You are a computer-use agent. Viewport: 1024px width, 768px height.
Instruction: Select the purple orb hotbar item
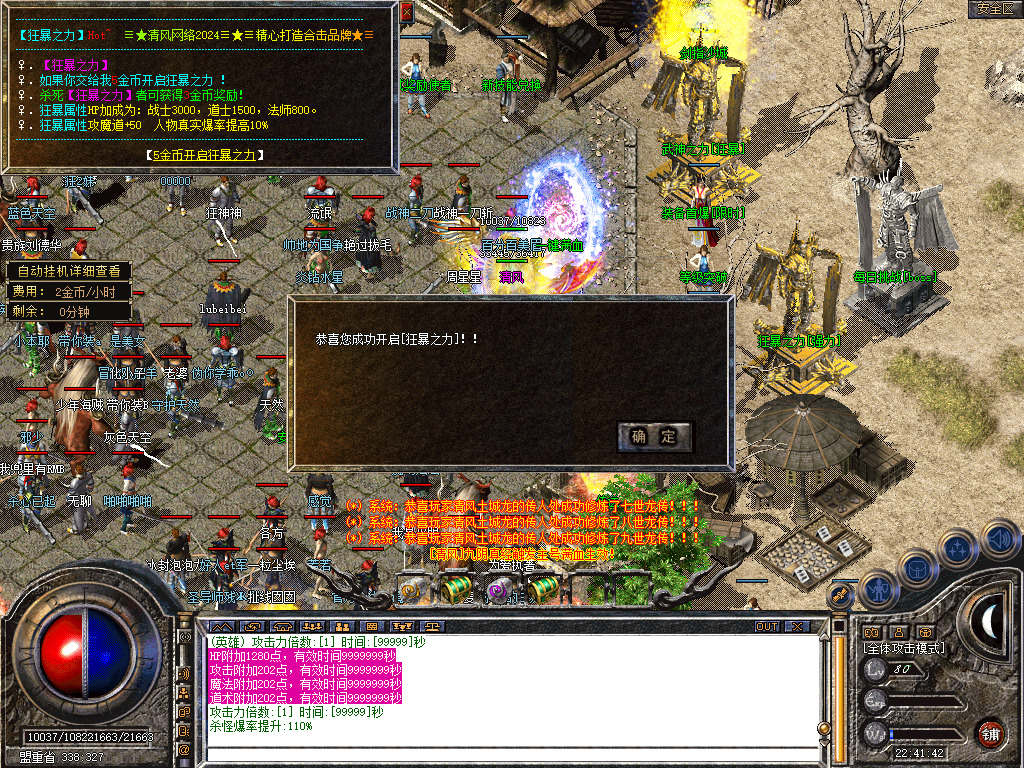click(498, 591)
